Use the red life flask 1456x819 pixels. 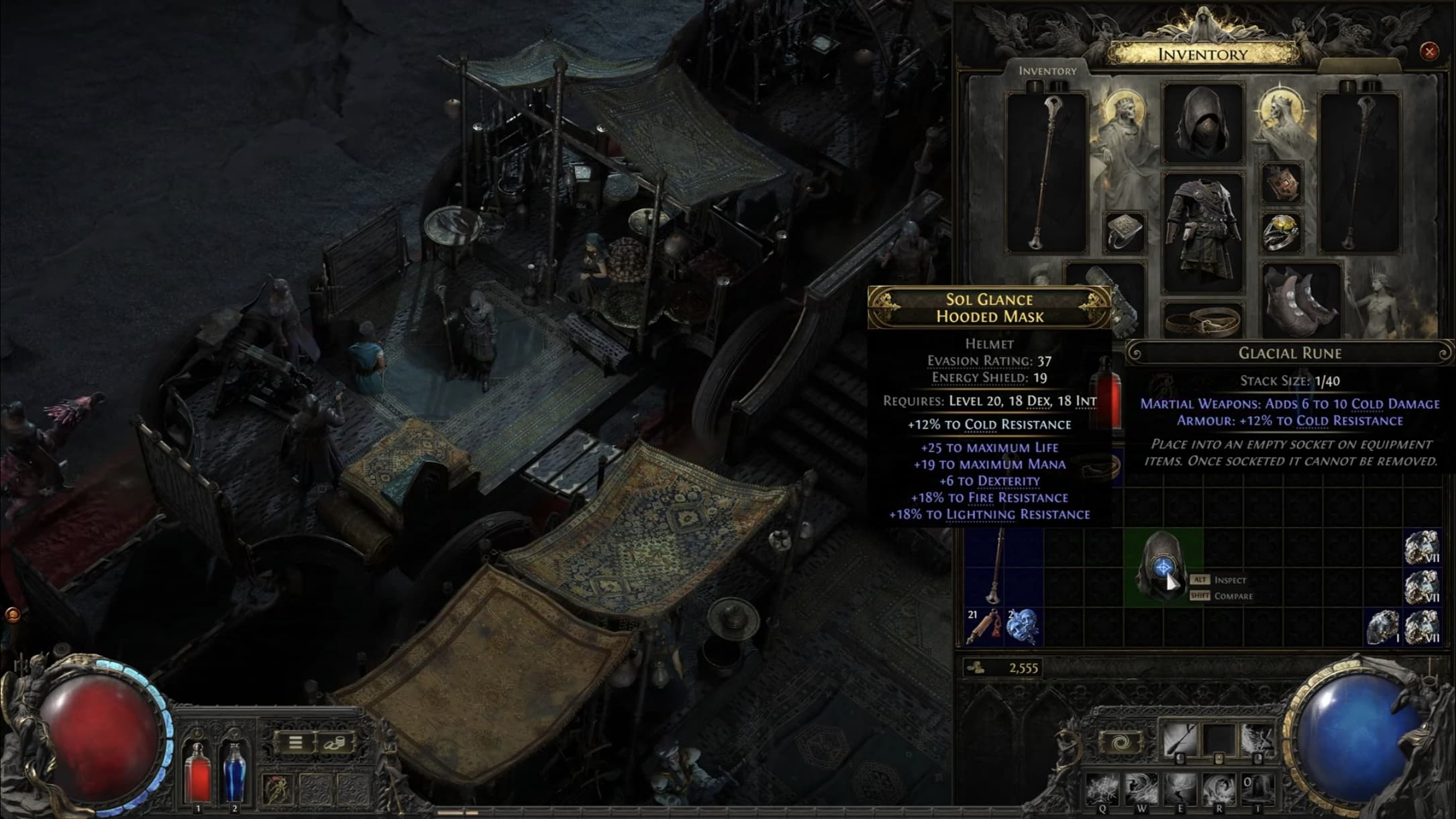click(x=197, y=772)
